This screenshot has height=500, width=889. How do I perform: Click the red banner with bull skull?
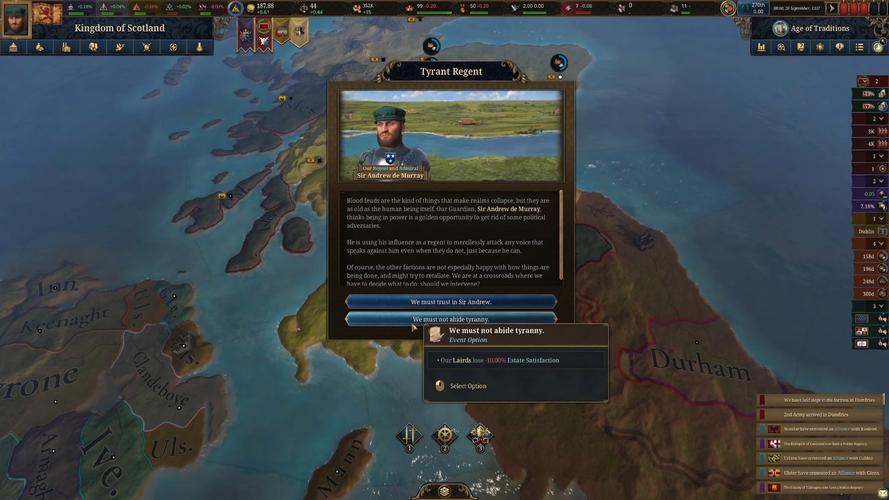click(x=263, y=34)
